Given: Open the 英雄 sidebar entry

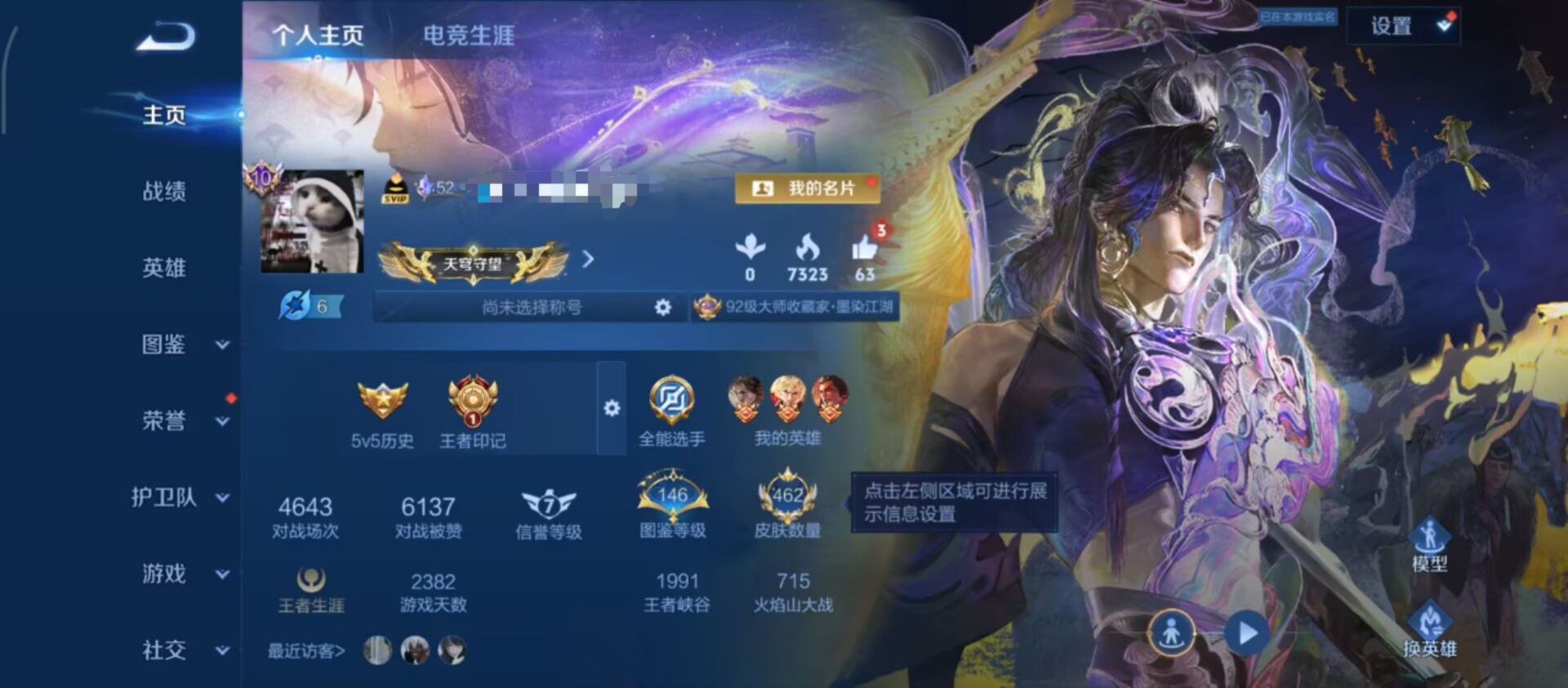Looking at the screenshot, I should tap(164, 268).
